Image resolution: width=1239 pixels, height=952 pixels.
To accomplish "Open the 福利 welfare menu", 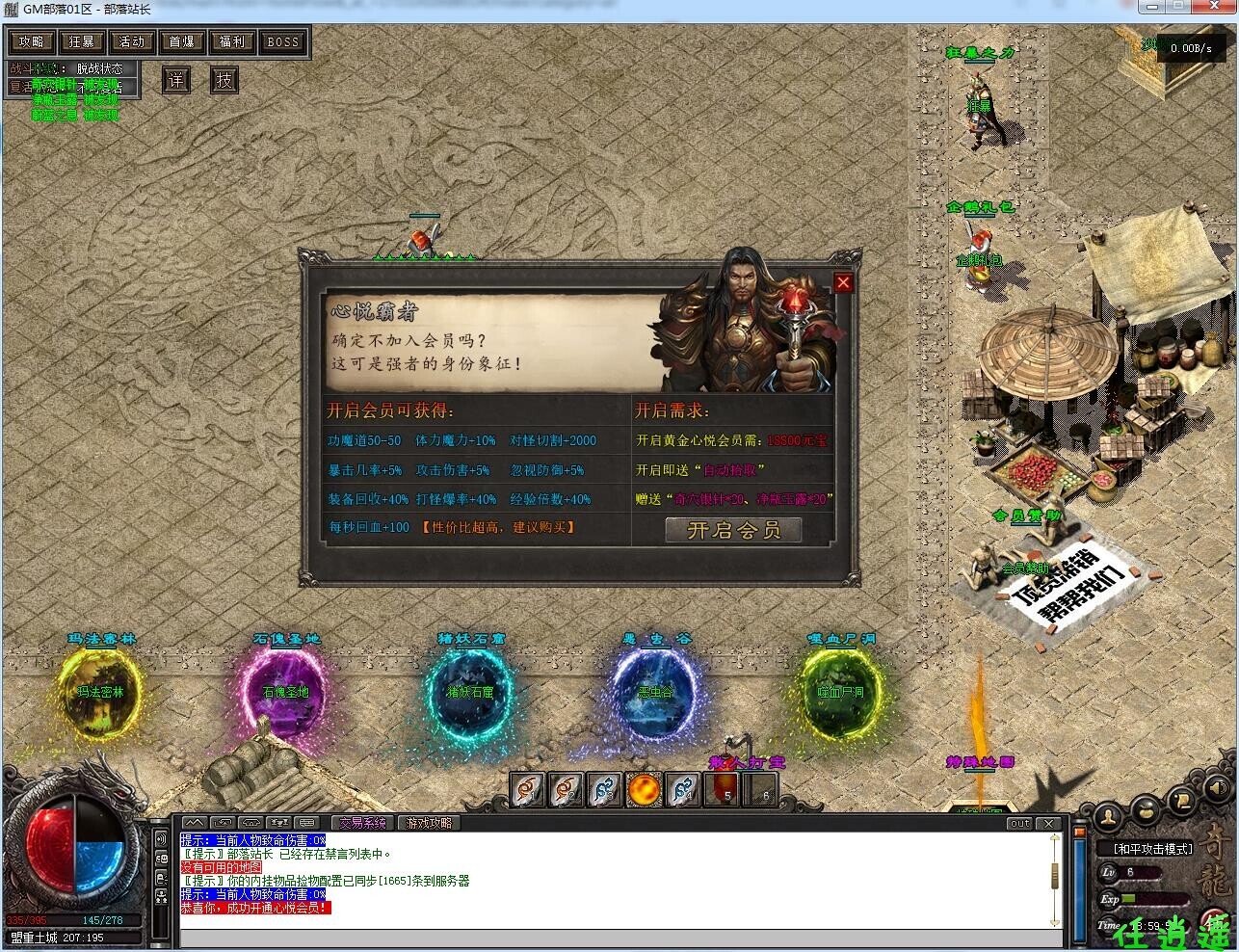I will point(231,41).
